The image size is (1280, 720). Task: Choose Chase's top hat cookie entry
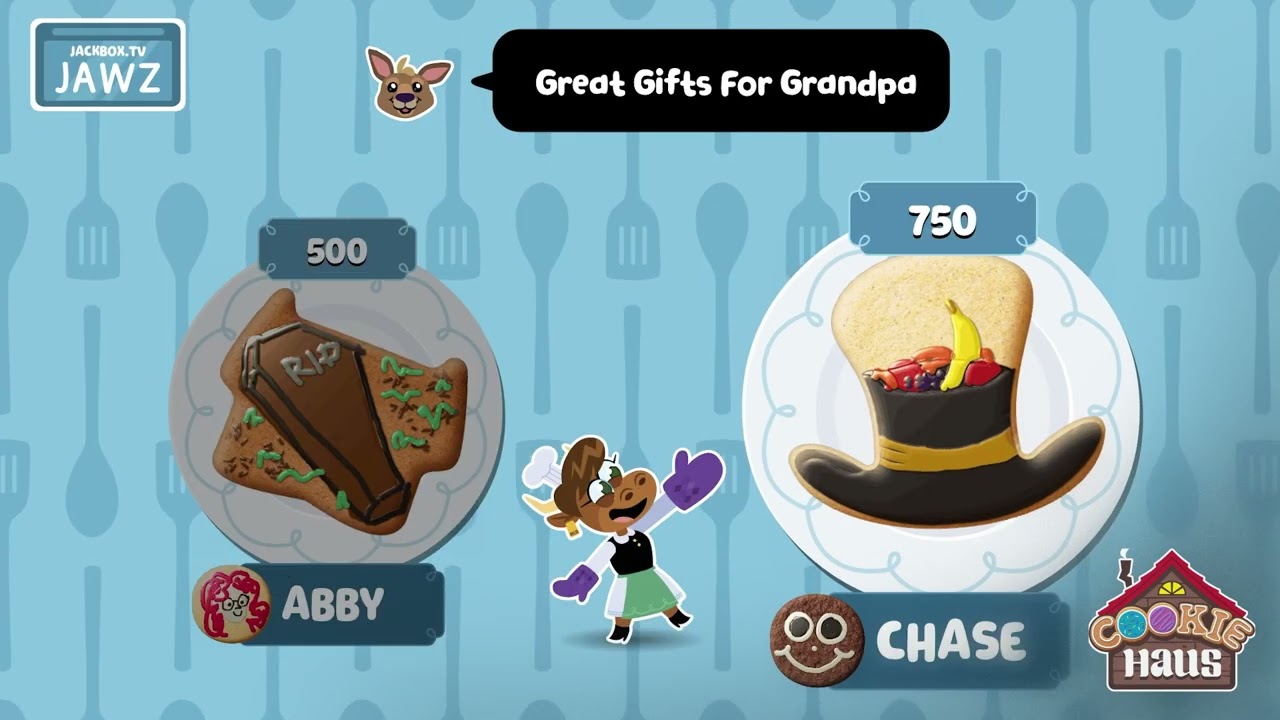942,400
